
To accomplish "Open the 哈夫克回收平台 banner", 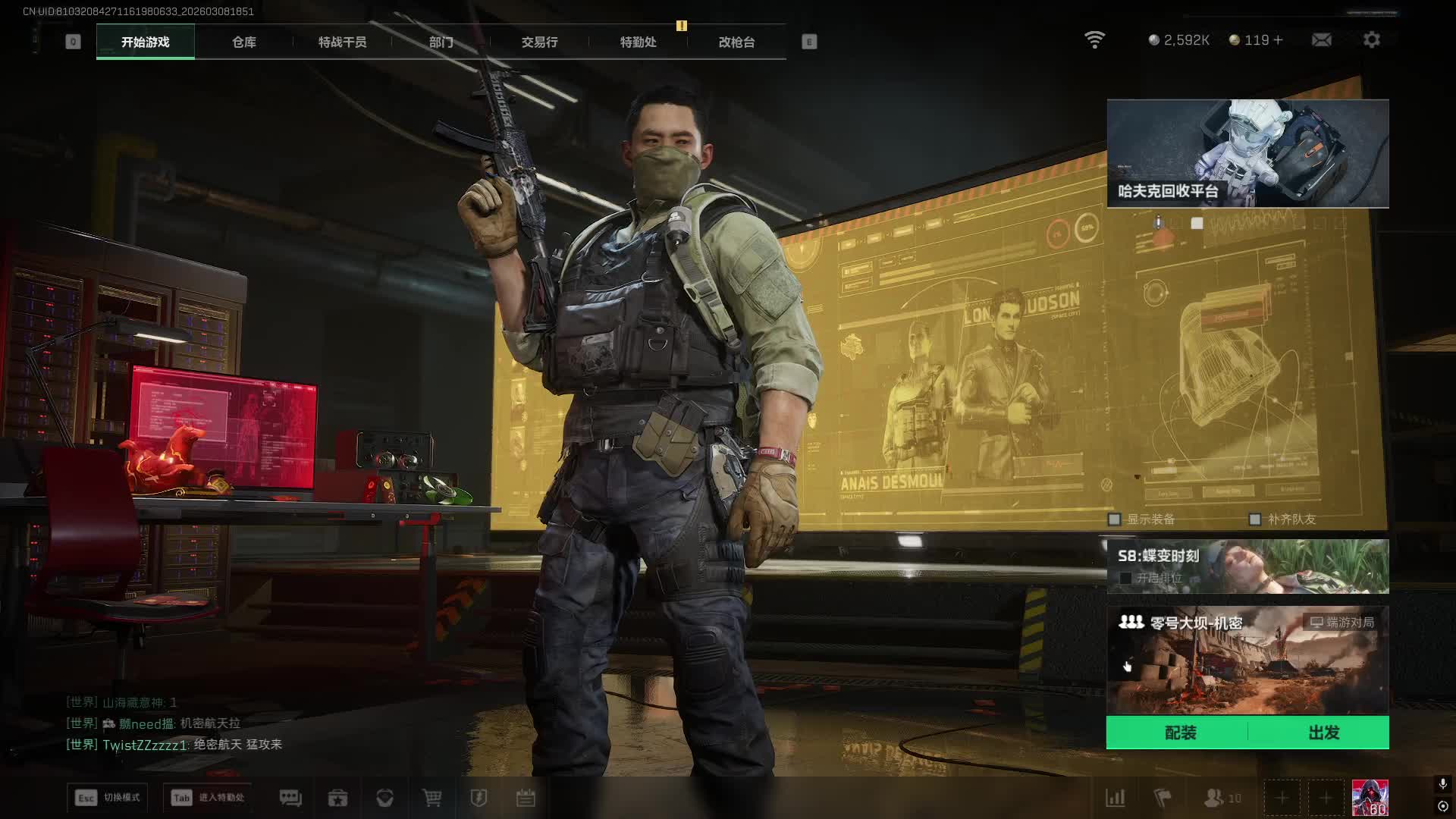I will (x=1247, y=153).
